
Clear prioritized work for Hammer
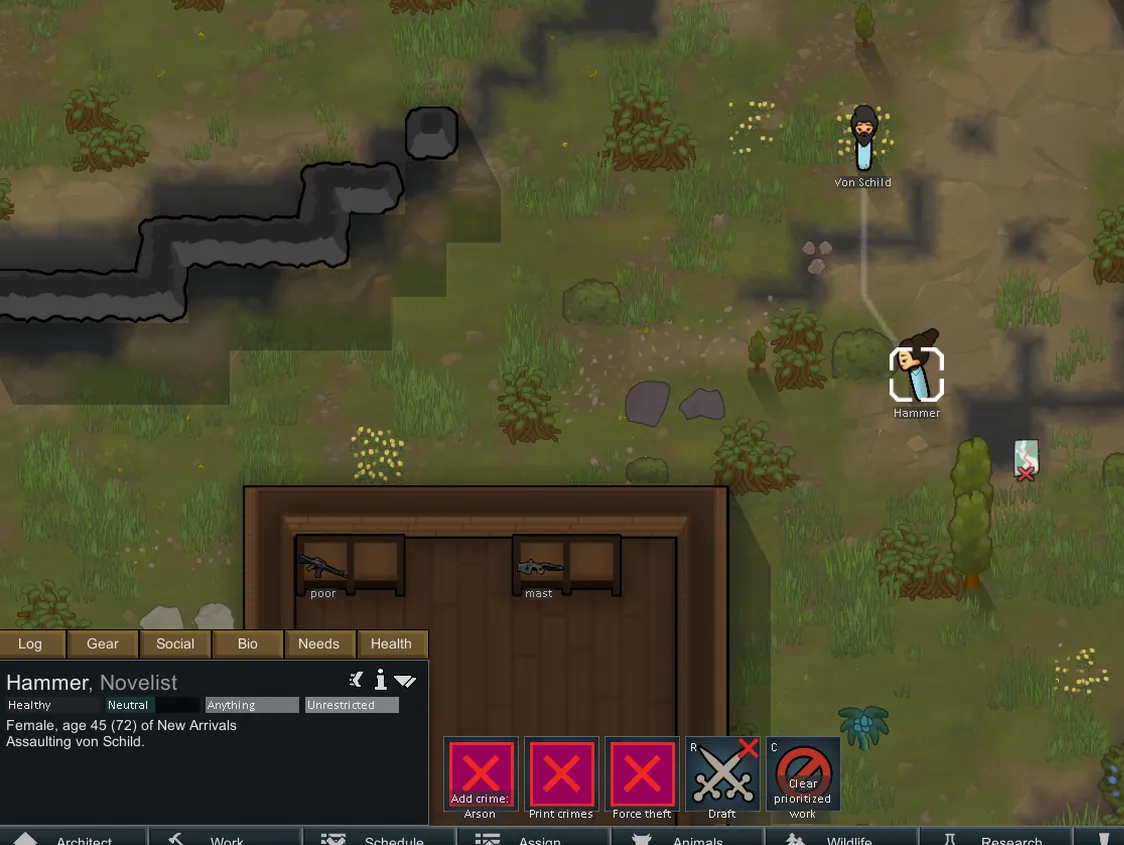tap(802, 775)
